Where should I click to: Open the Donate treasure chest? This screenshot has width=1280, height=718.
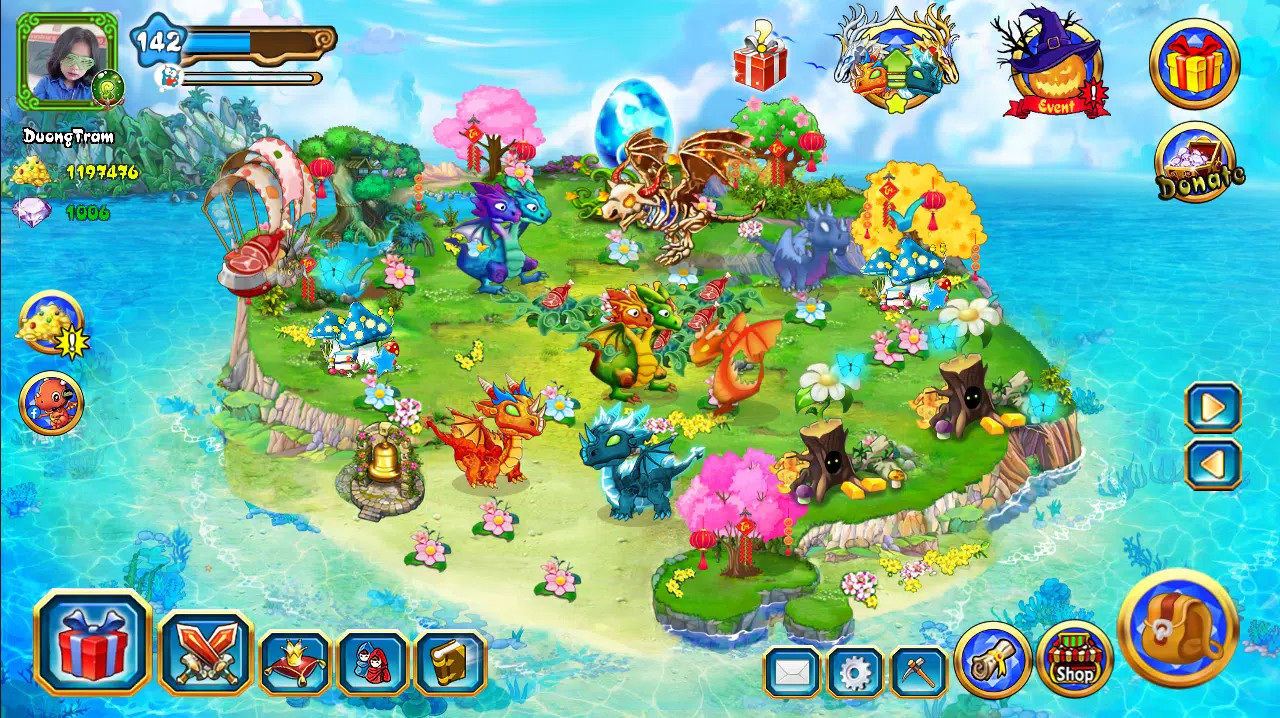click(x=1196, y=163)
